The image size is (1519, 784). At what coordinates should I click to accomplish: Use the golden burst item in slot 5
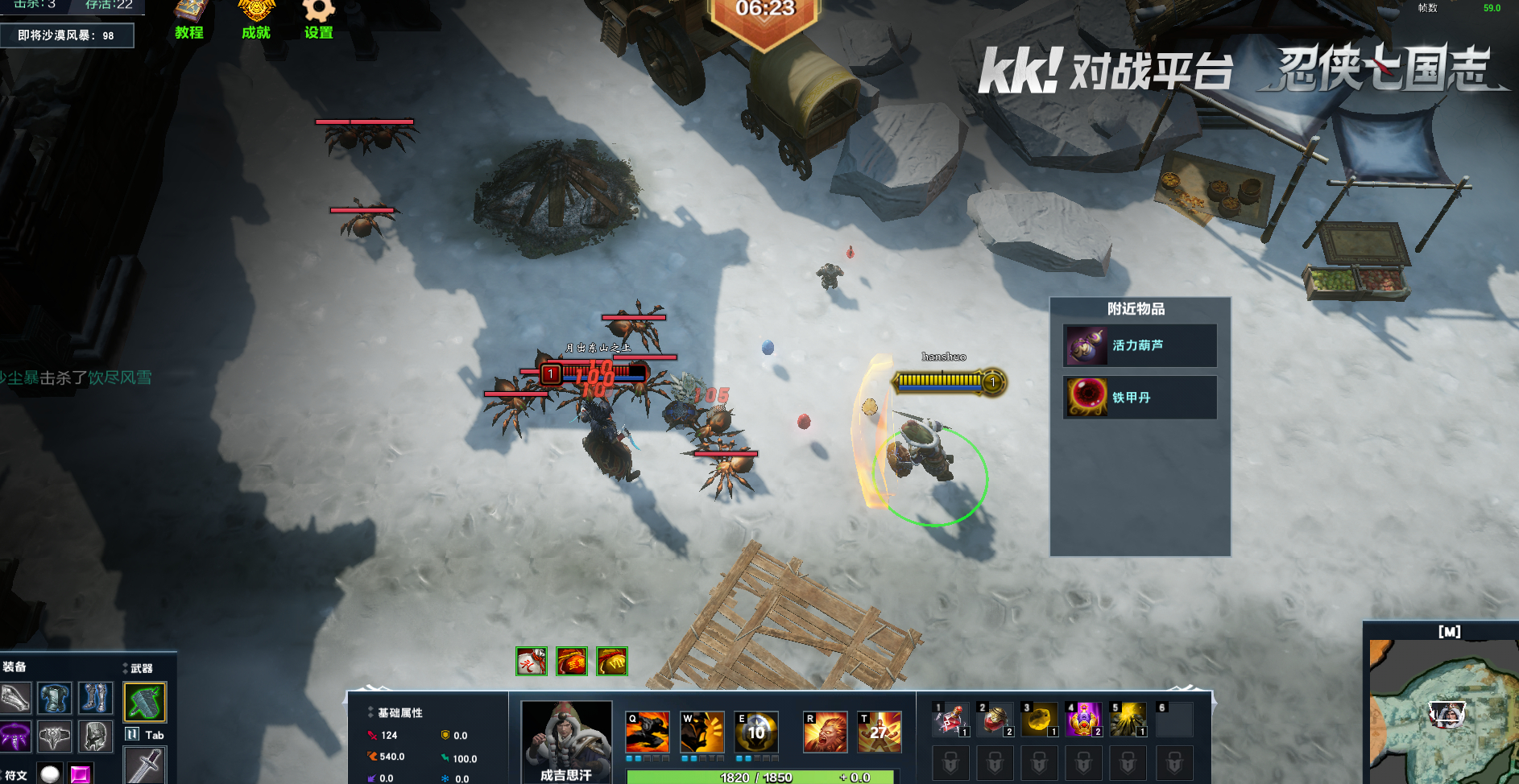click(x=1128, y=720)
